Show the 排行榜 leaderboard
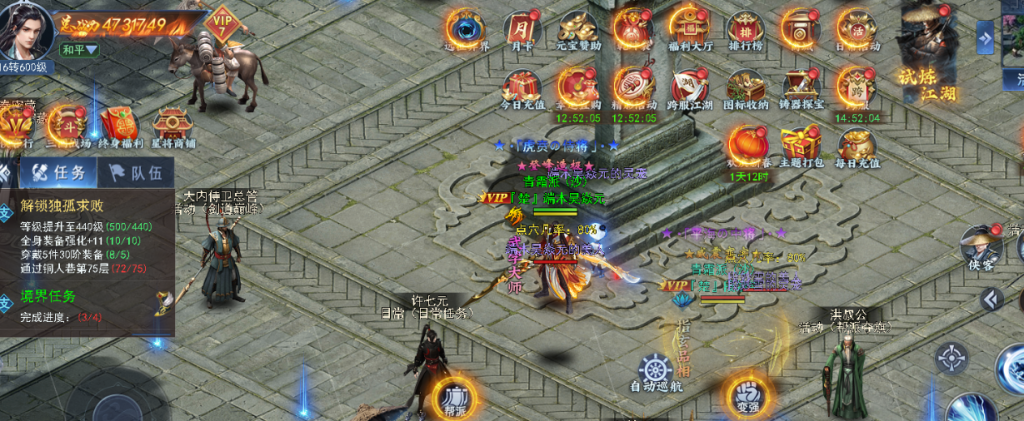 point(745,27)
